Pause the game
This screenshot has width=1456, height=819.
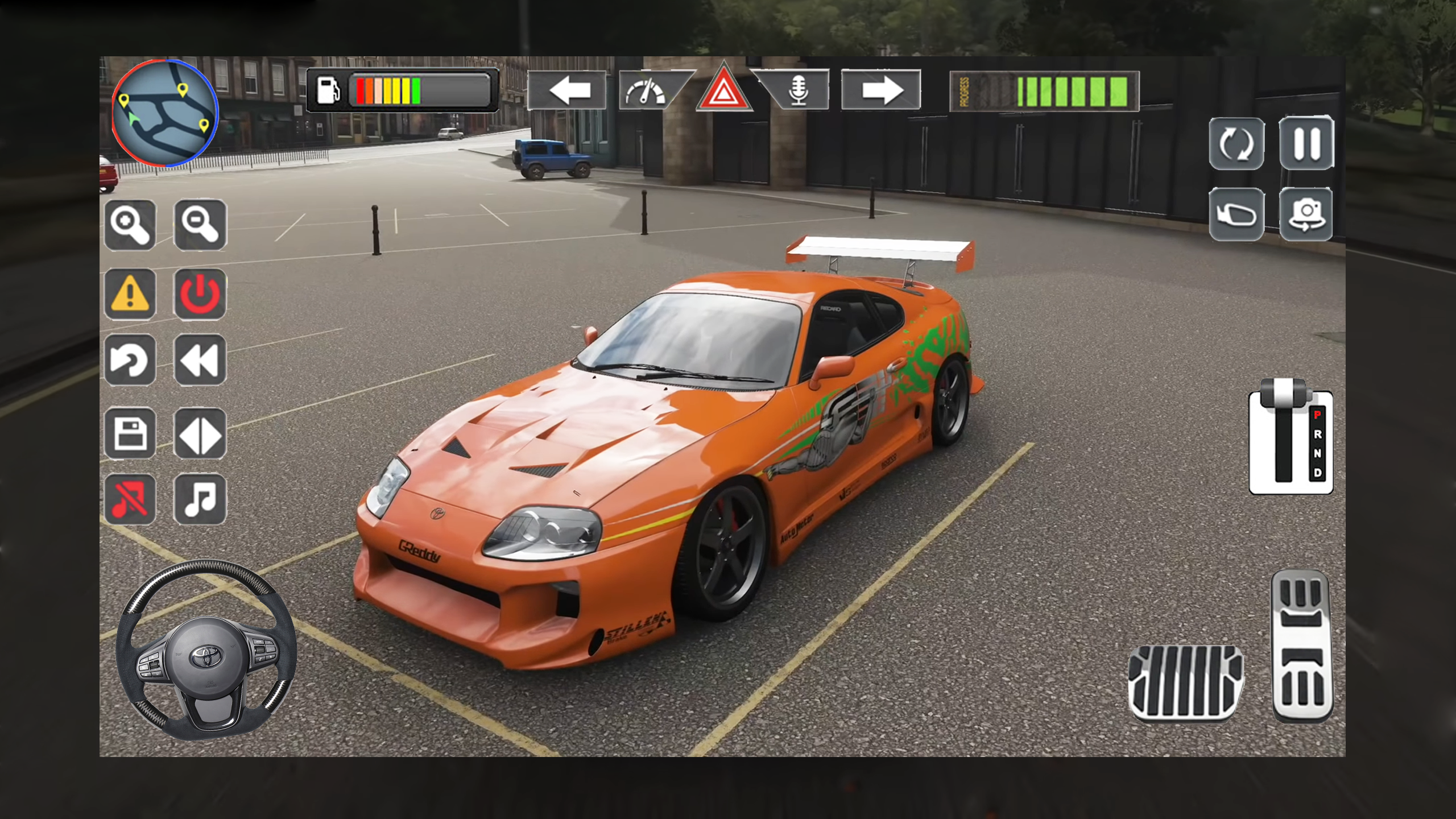(x=1306, y=143)
